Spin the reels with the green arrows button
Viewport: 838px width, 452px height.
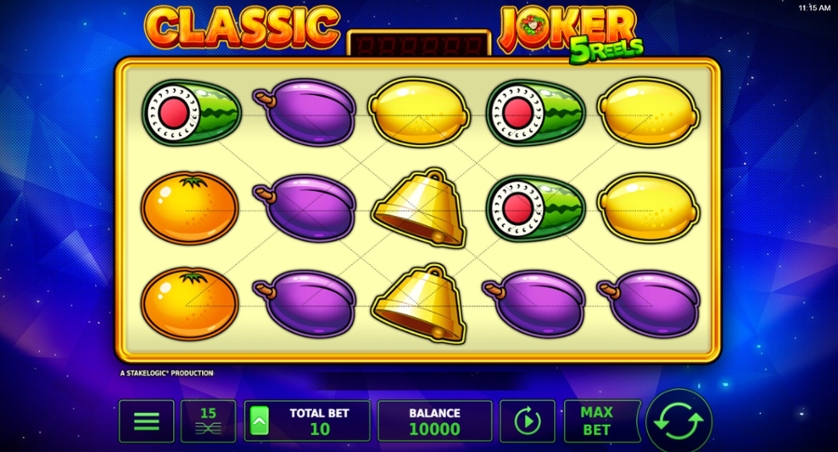[x=679, y=421]
